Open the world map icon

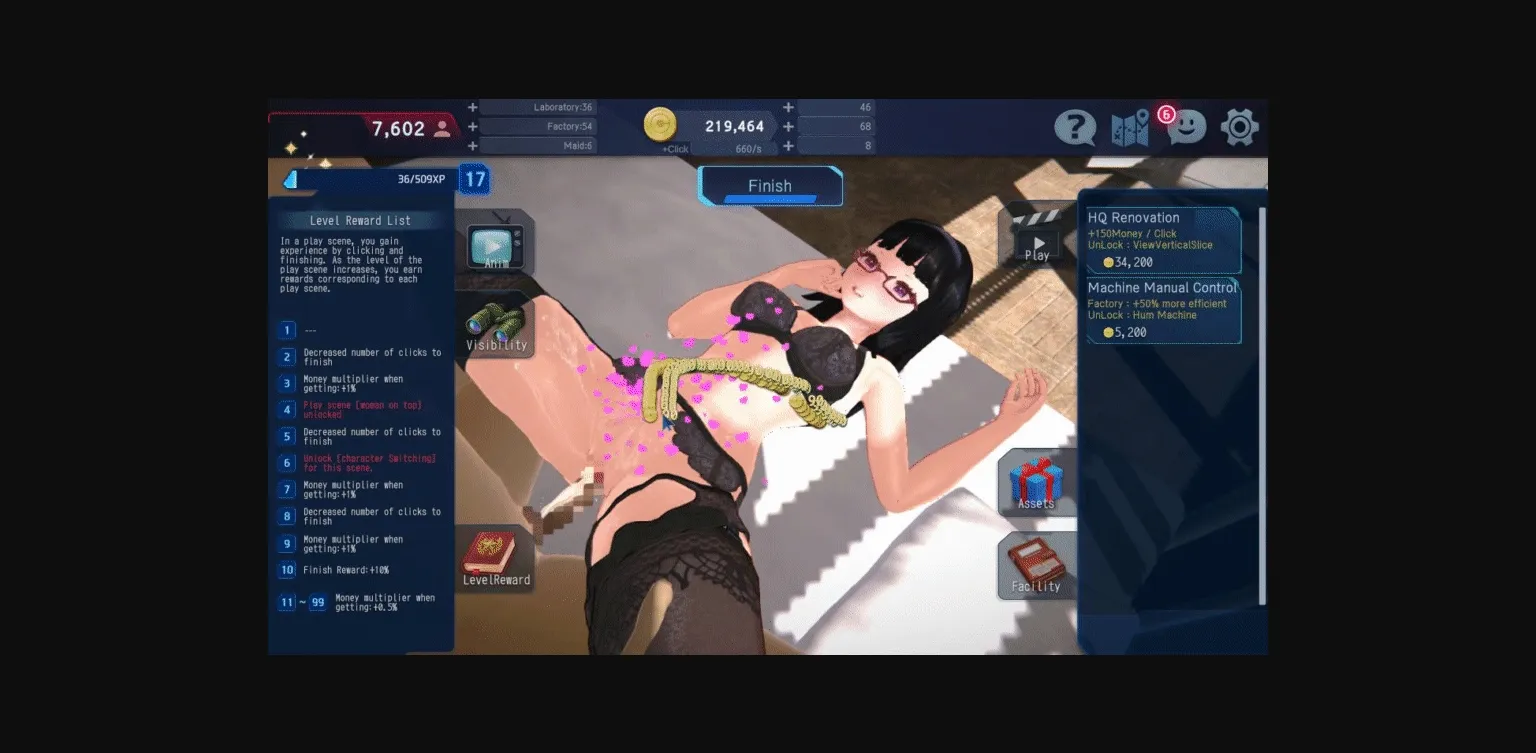pos(1129,127)
